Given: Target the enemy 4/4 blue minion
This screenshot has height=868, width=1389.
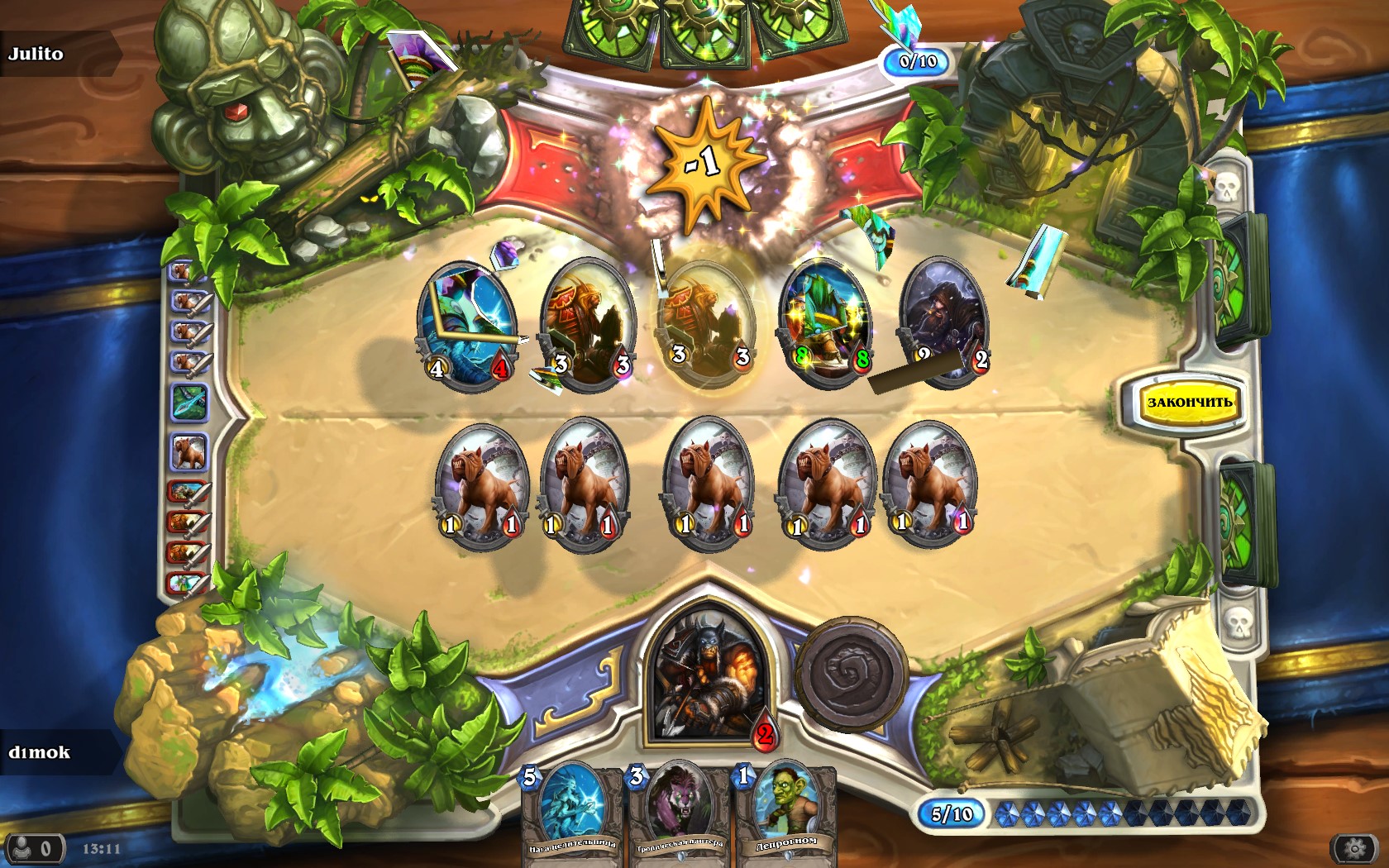Looking at the screenshot, I should (467, 324).
